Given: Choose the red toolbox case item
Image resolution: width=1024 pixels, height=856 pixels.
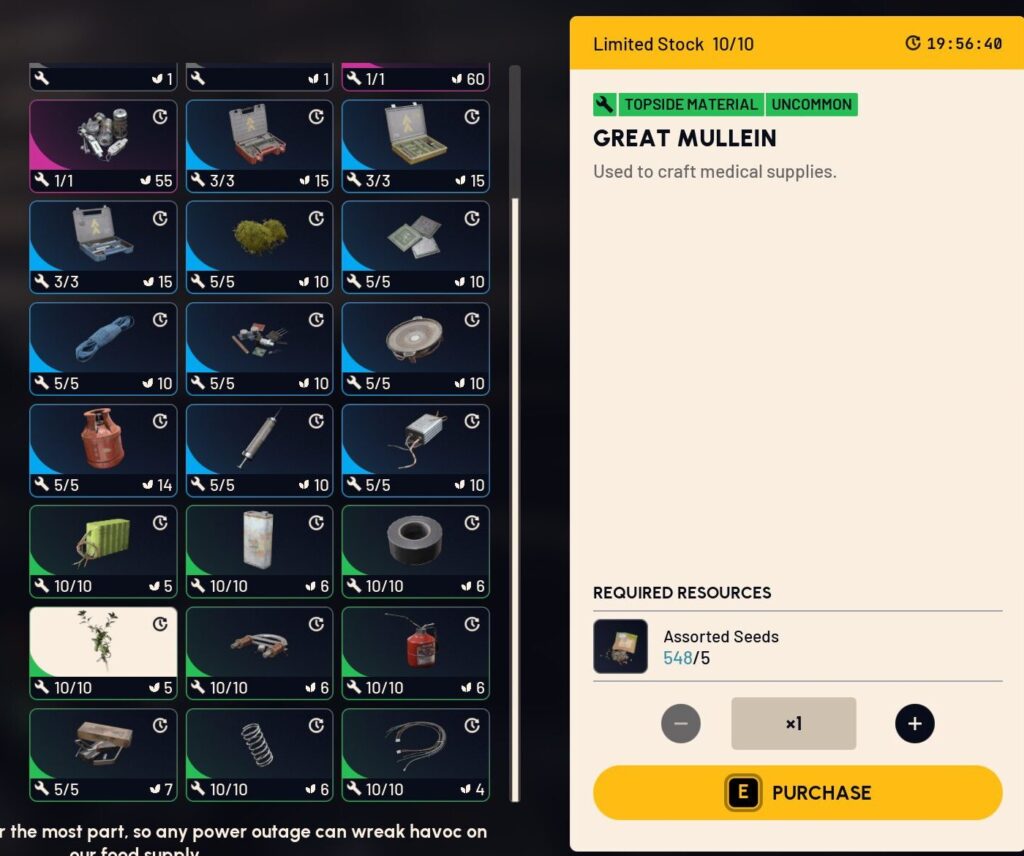Looking at the screenshot, I should (x=259, y=145).
